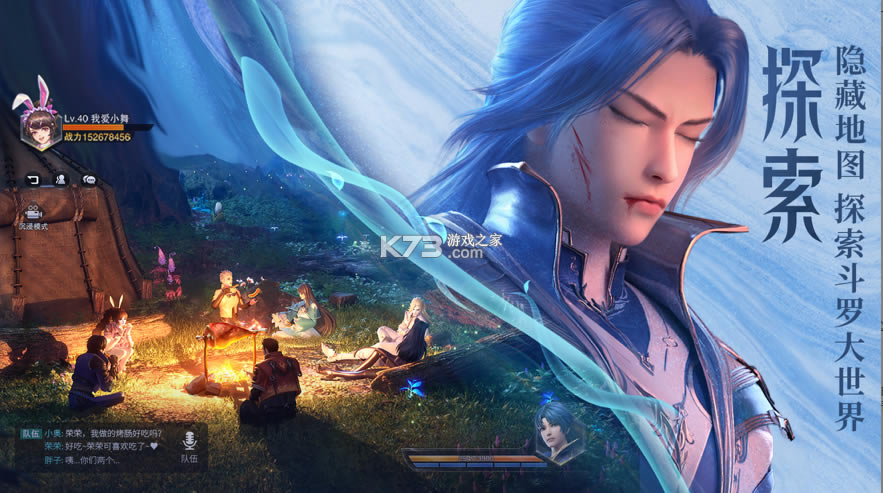Open the team chat message box
Viewport: 883px width, 493px height.
(94, 447)
